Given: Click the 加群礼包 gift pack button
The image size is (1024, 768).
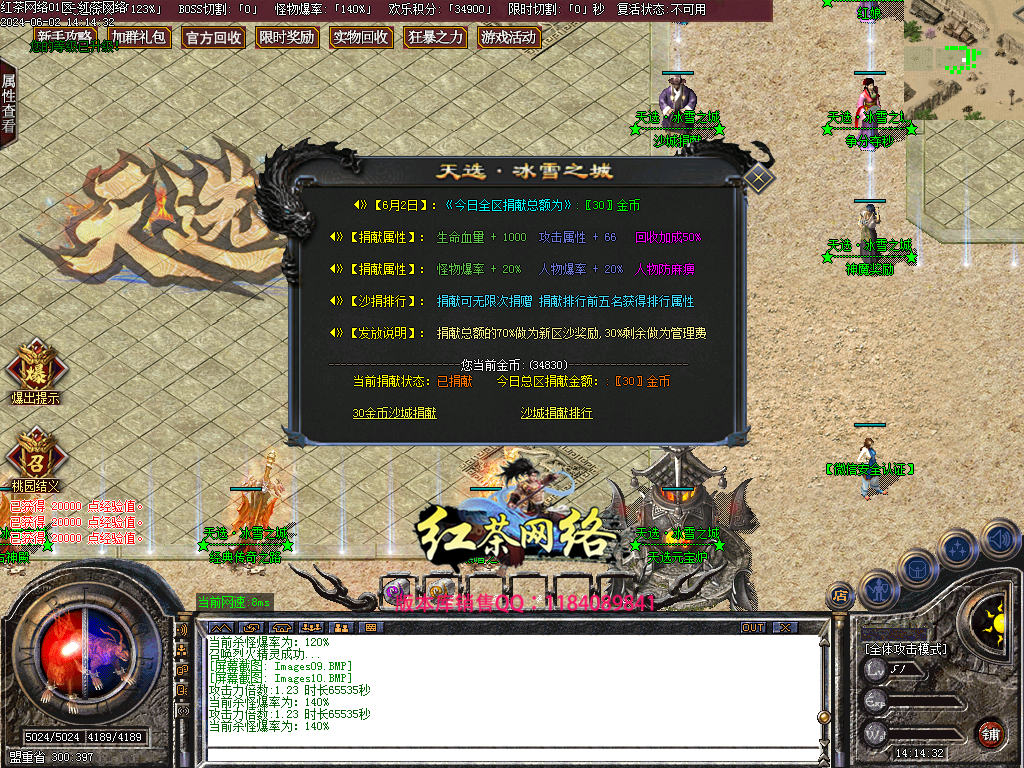Looking at the screenshot, I should [x=139, y=38].
